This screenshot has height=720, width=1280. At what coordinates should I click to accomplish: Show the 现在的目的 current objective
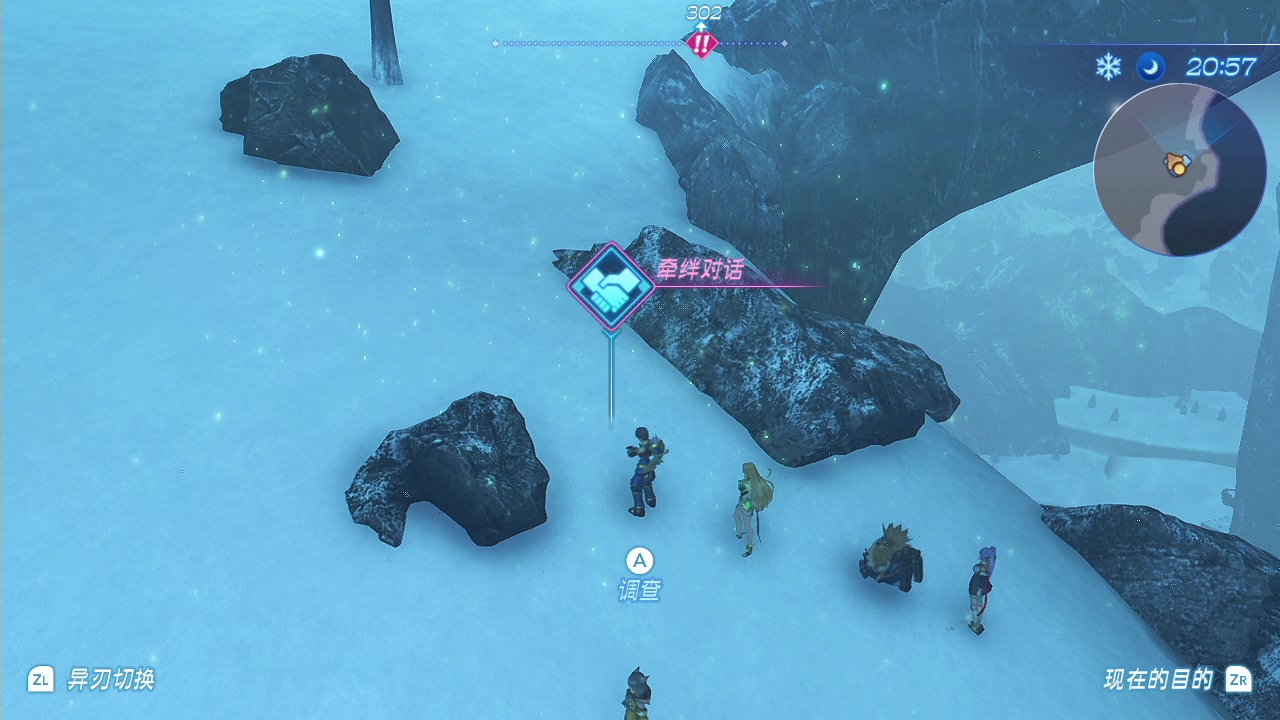[x=1176, y=680]
